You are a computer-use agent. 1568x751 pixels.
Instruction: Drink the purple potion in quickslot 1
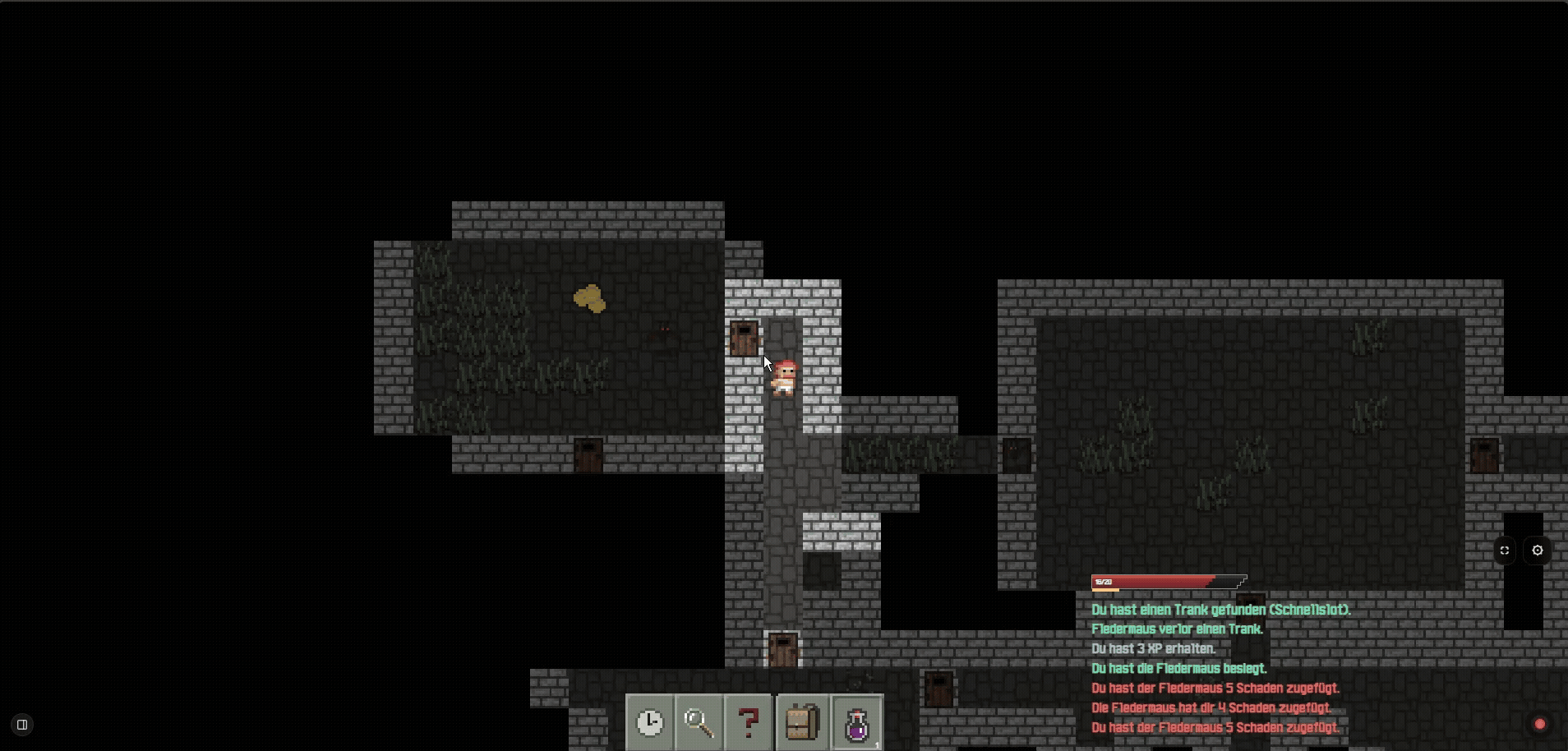[x=857, y=723]
